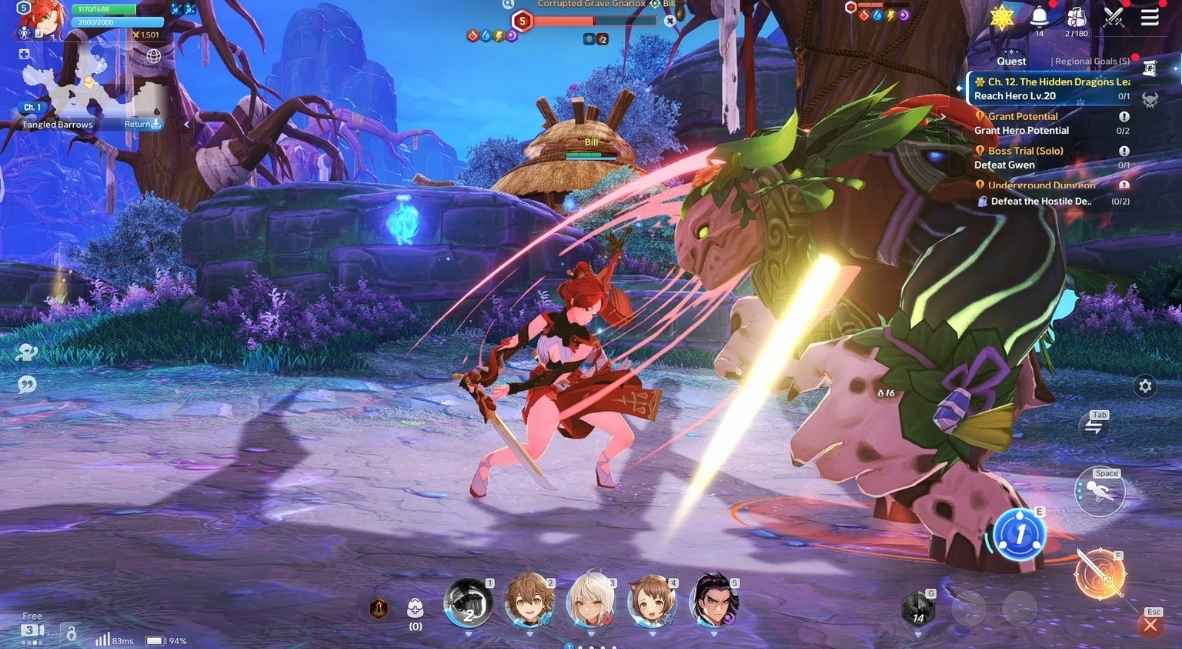Click the Return button below the minimap
1182x649 pixels.
[142, 124]
